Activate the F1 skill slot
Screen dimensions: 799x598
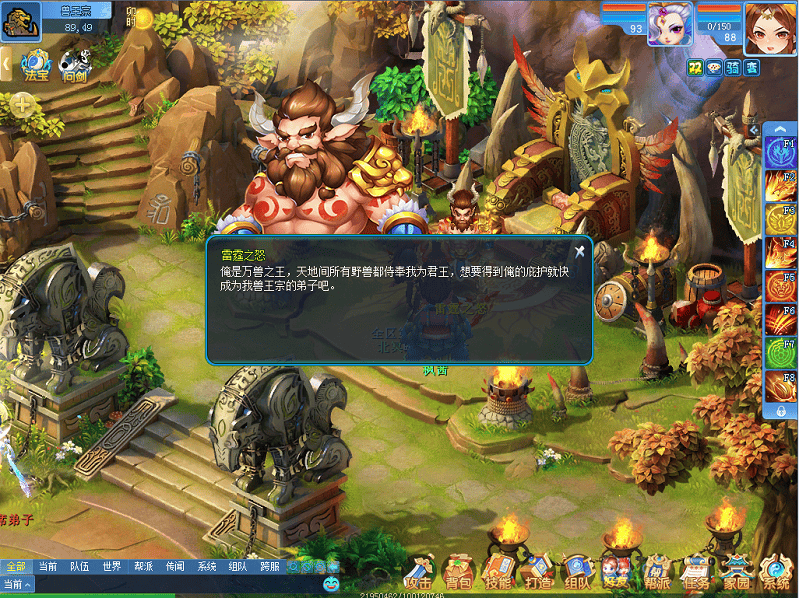pos(781,152)
